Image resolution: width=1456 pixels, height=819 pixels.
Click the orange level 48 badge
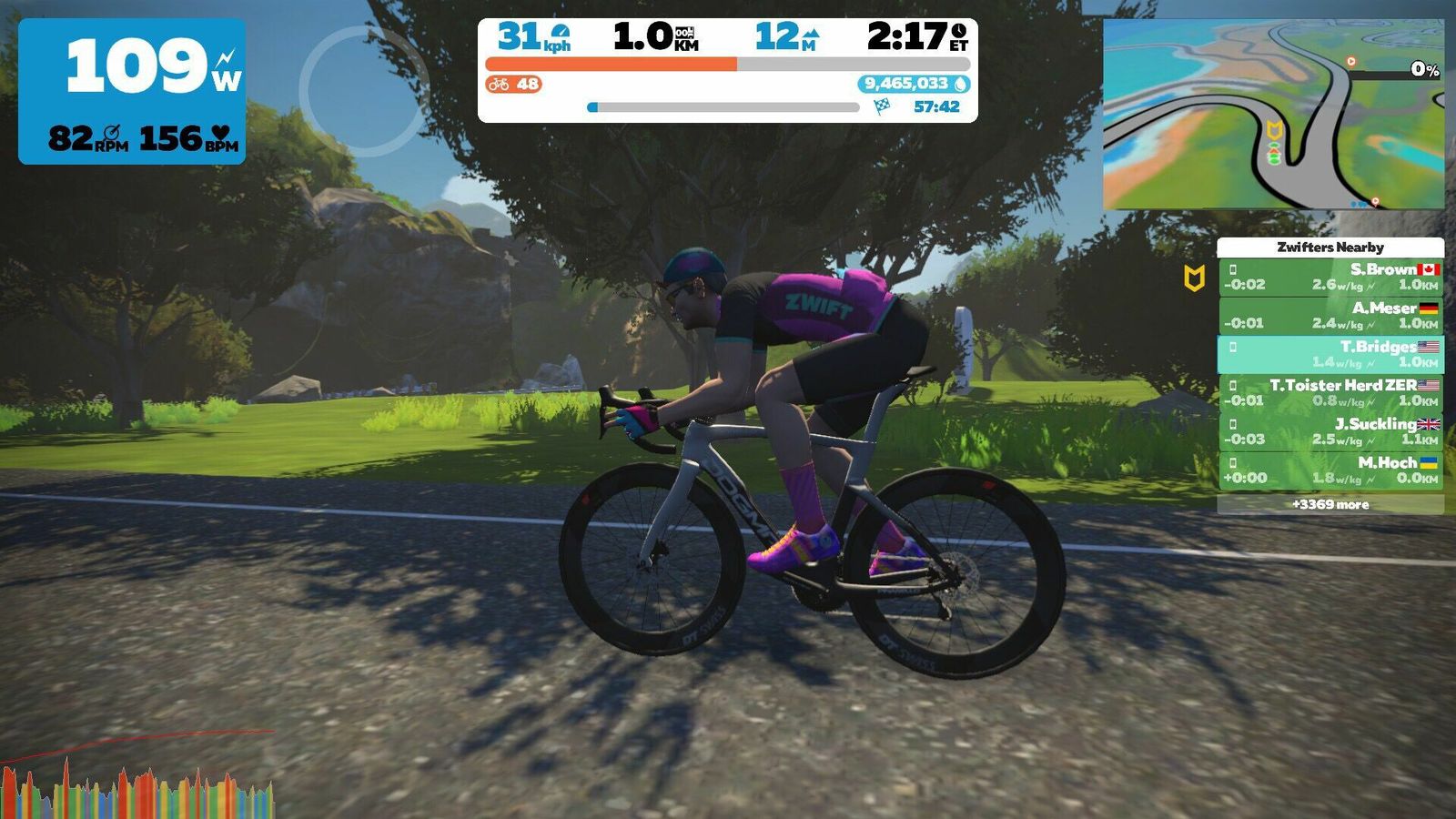click(x=514, y=85)
